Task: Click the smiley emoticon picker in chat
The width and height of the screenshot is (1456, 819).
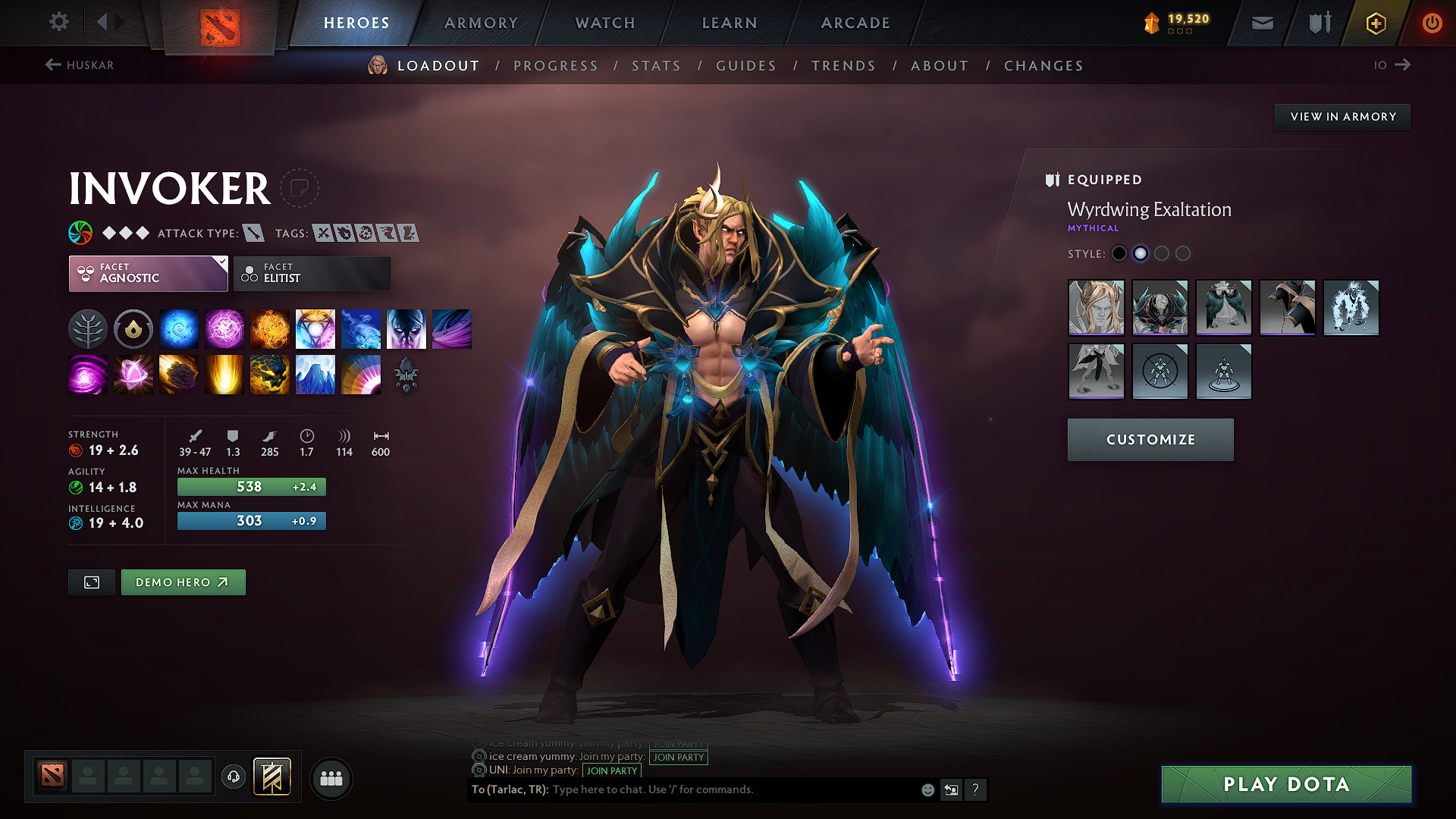Action: [x=927, y=789]
